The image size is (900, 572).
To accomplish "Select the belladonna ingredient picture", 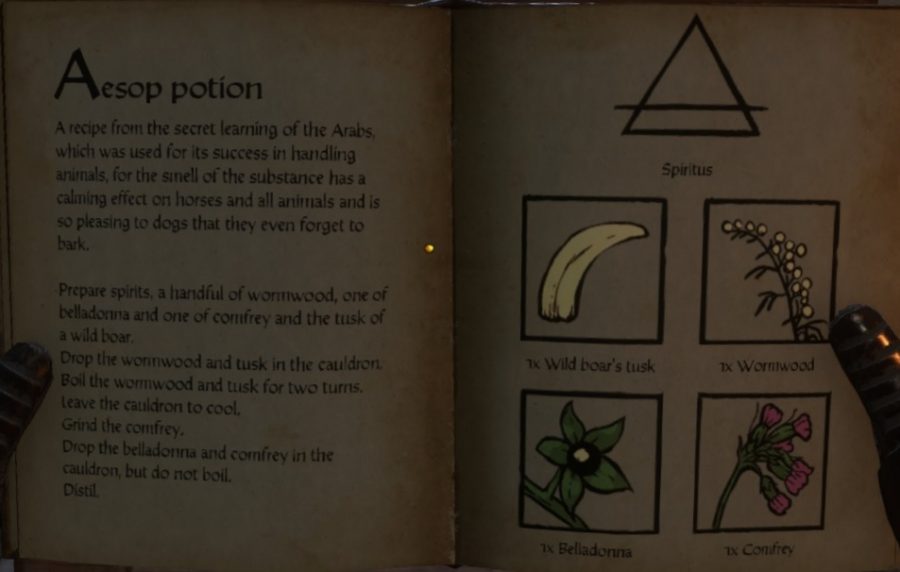I will 590,461.
